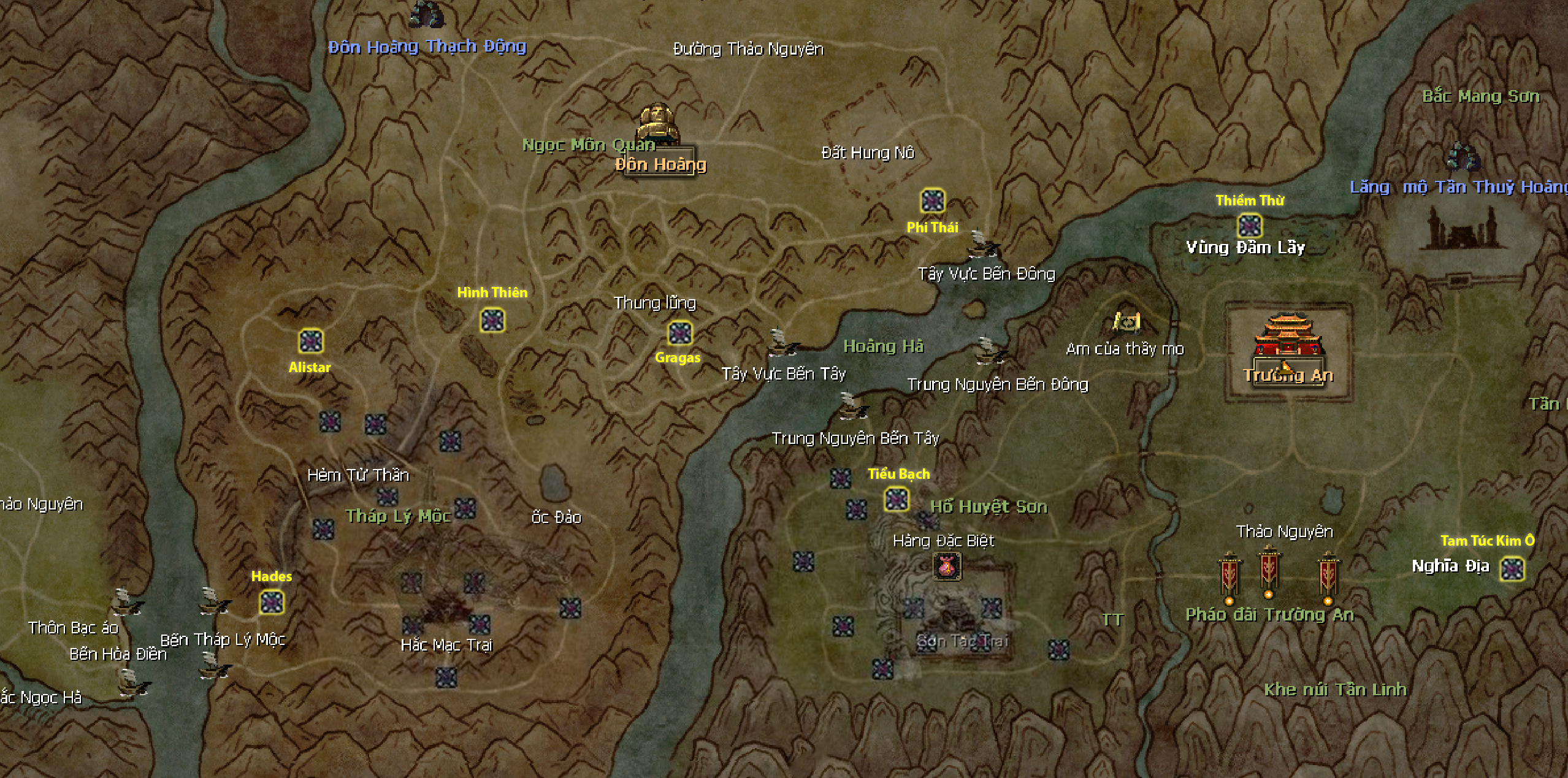
Task: Click the Thiềm Thừ swamp marker
Action: click(1249, 226)
